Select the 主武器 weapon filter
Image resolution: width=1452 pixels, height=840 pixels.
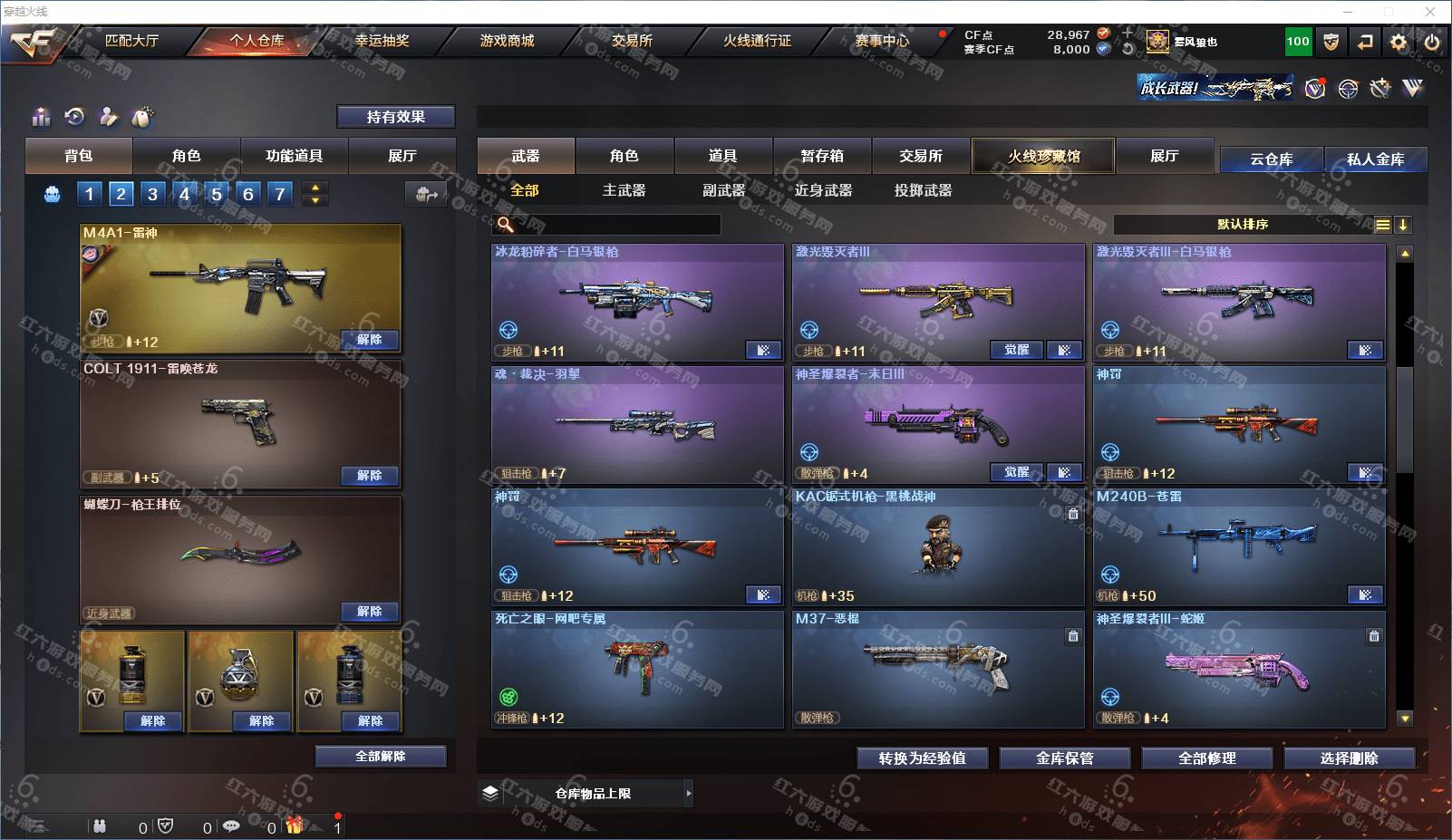point(624,190)
